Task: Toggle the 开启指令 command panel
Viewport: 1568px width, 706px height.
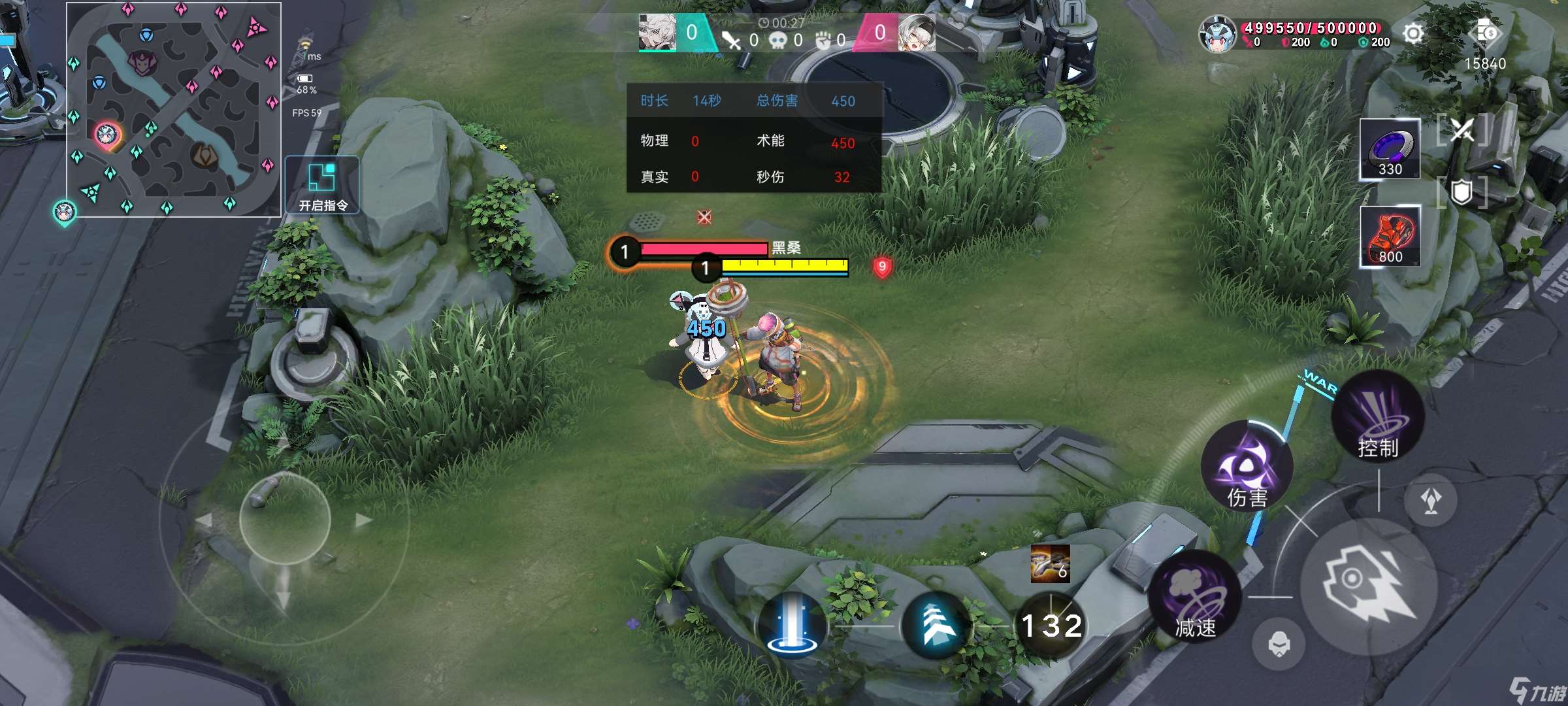Action: (321, 185)
